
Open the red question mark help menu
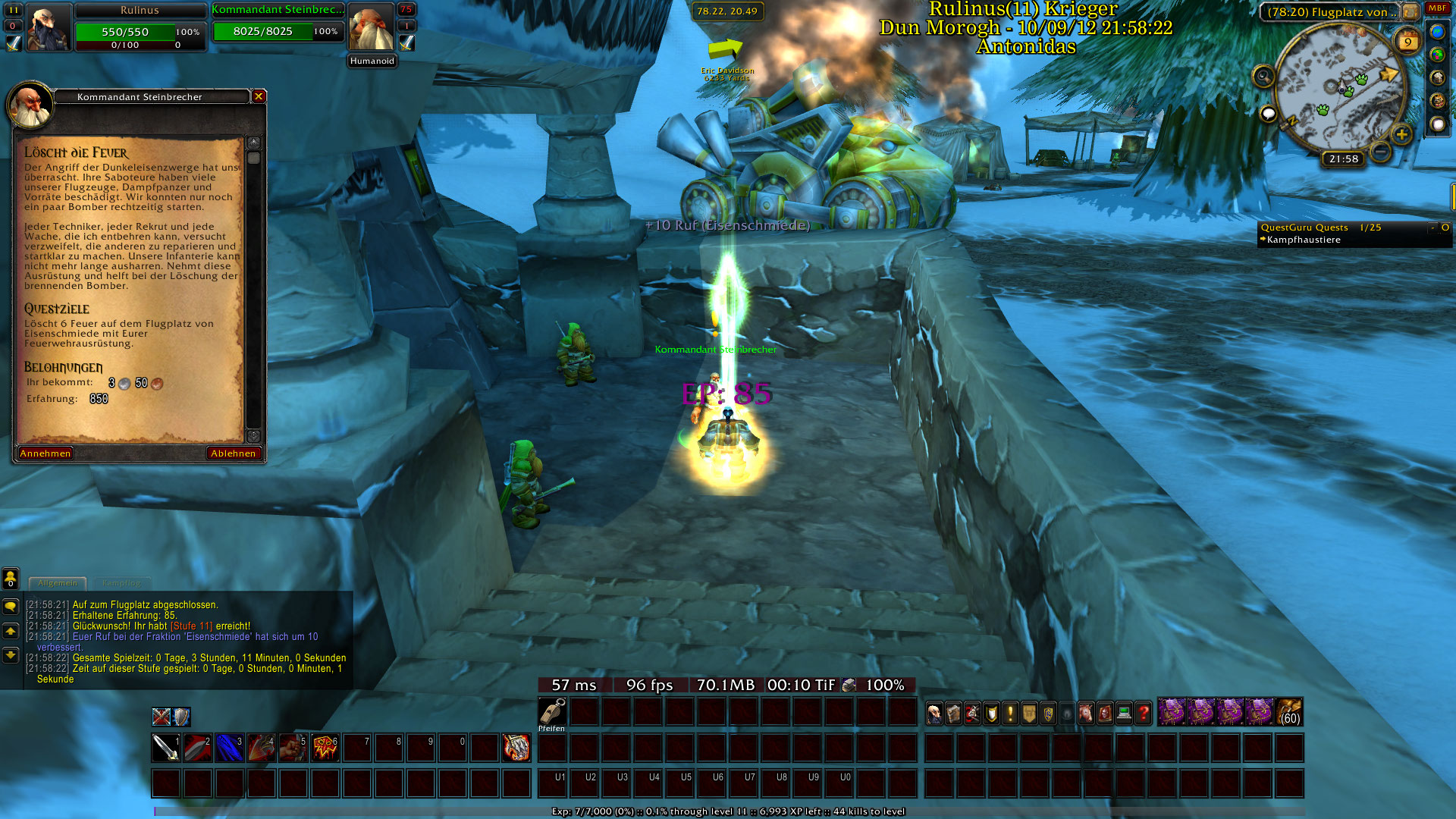(1144, 713)
